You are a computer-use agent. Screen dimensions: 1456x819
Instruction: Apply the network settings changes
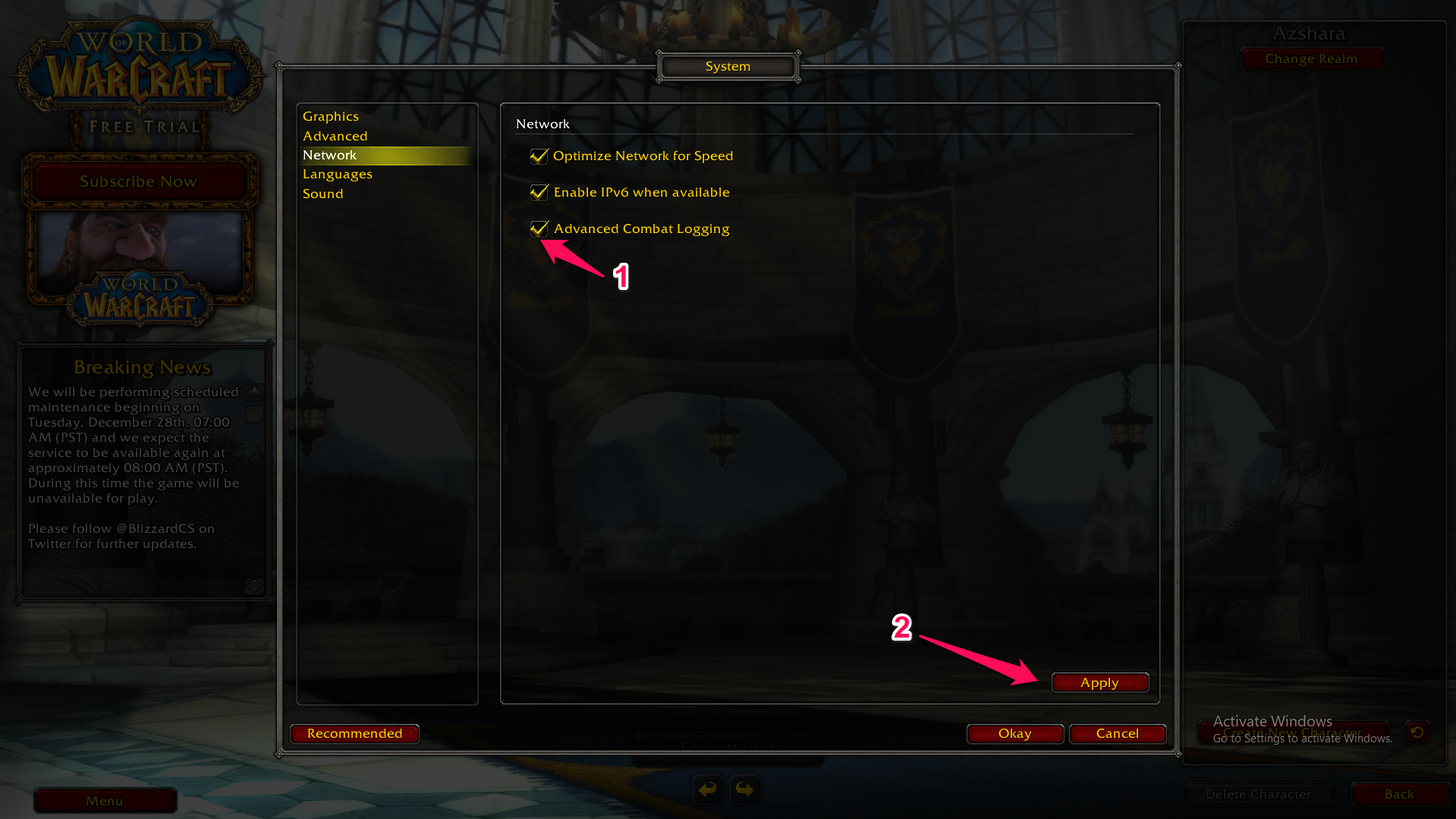[x=1099, y=682]
